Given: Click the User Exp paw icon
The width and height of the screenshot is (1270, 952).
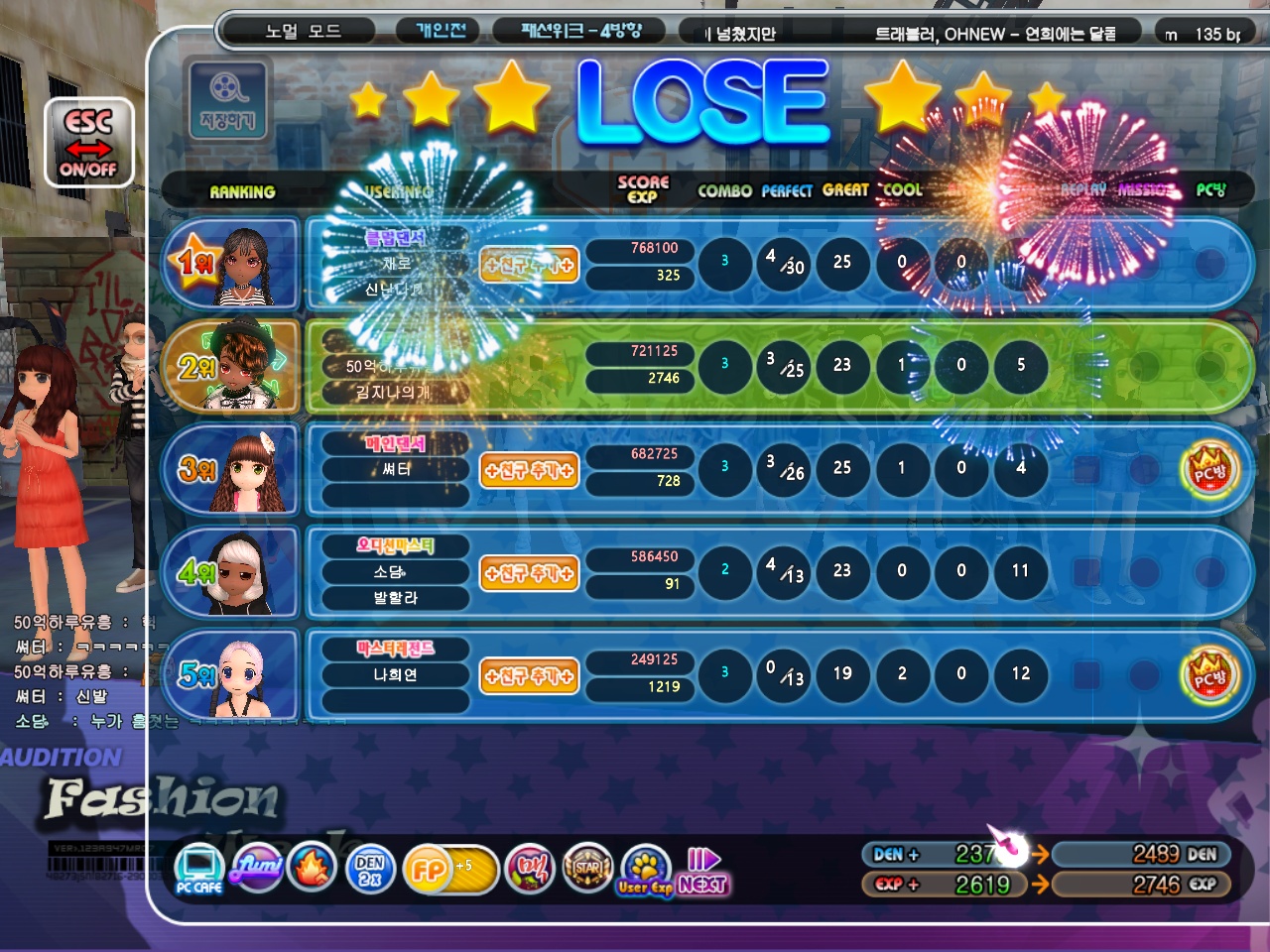Looking at the screenshot, I should tap(645, 870).
